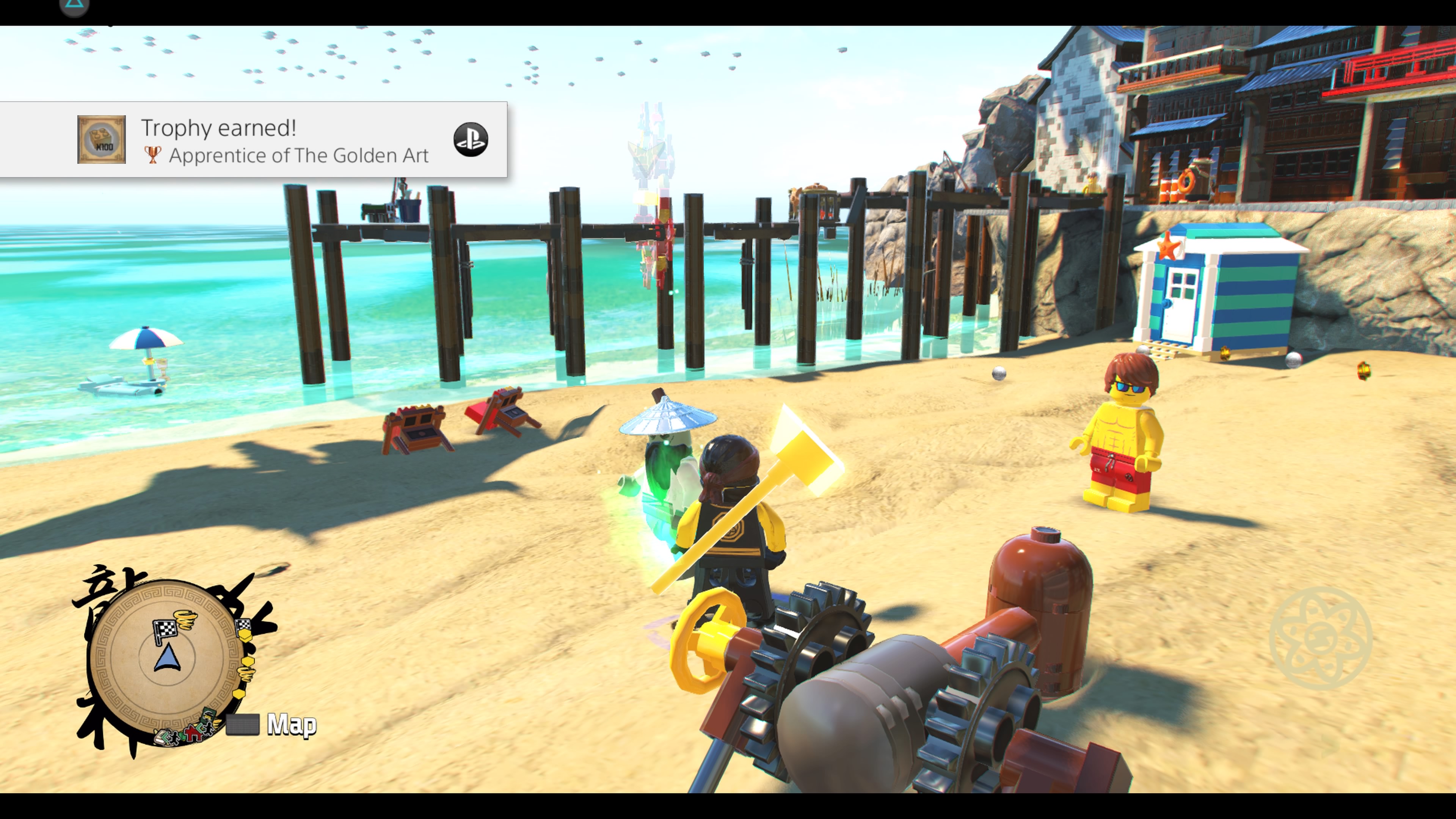
Task: Click the checkered race flag on the minimap
Action: [x=166, y=629]
